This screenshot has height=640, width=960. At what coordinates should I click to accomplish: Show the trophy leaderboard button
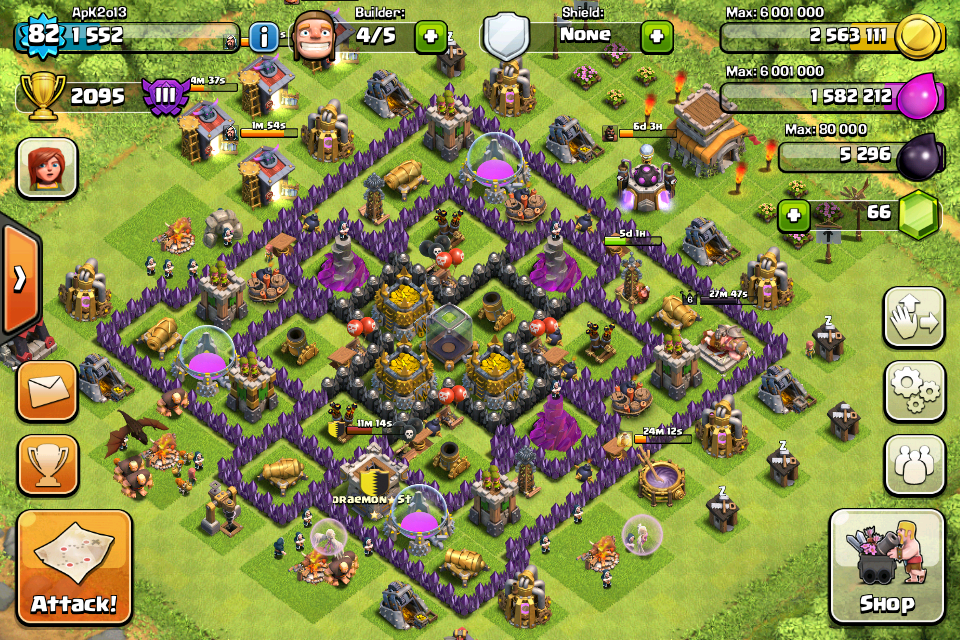[47, 464]
